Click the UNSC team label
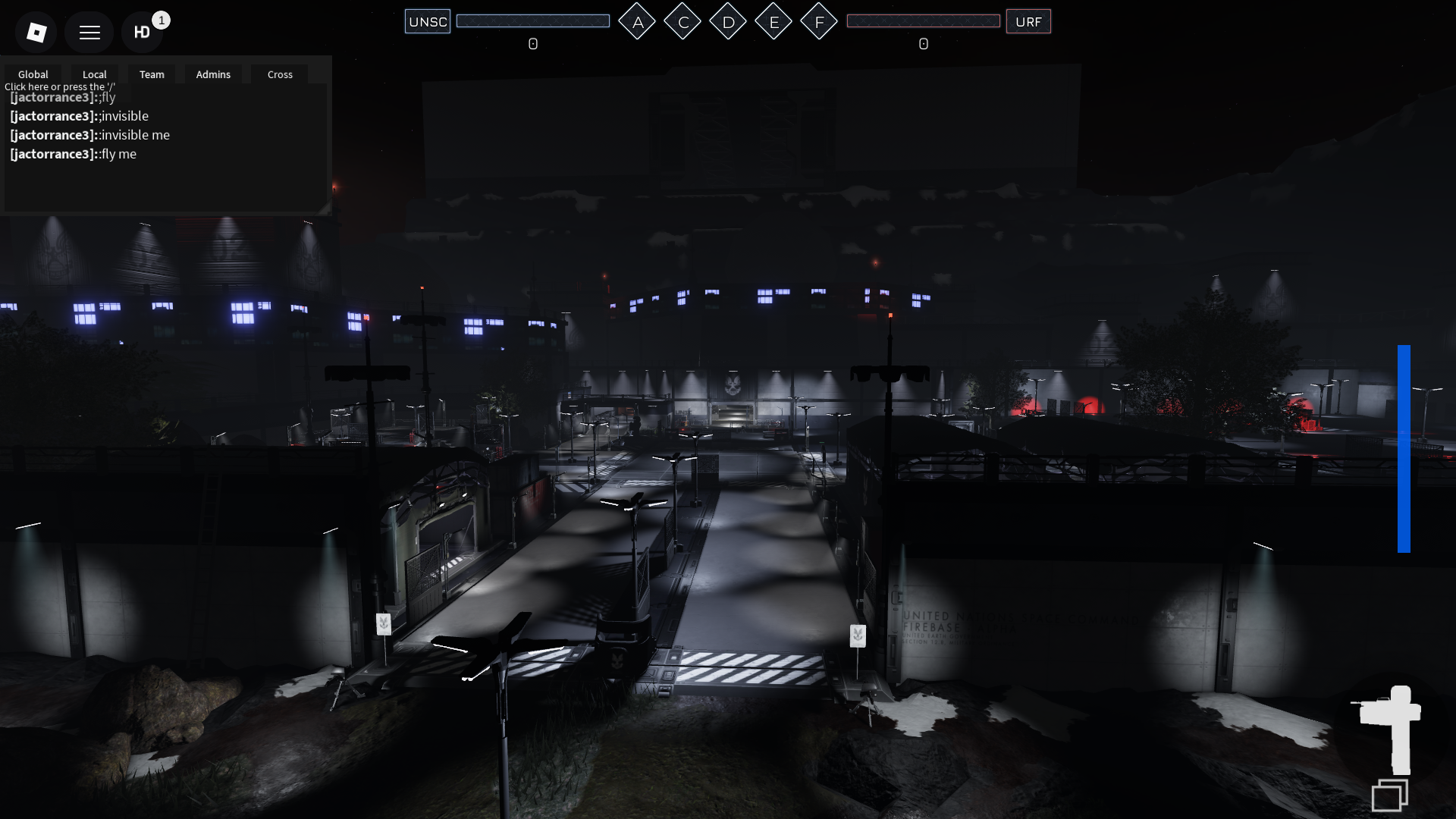 pos(428,21)
